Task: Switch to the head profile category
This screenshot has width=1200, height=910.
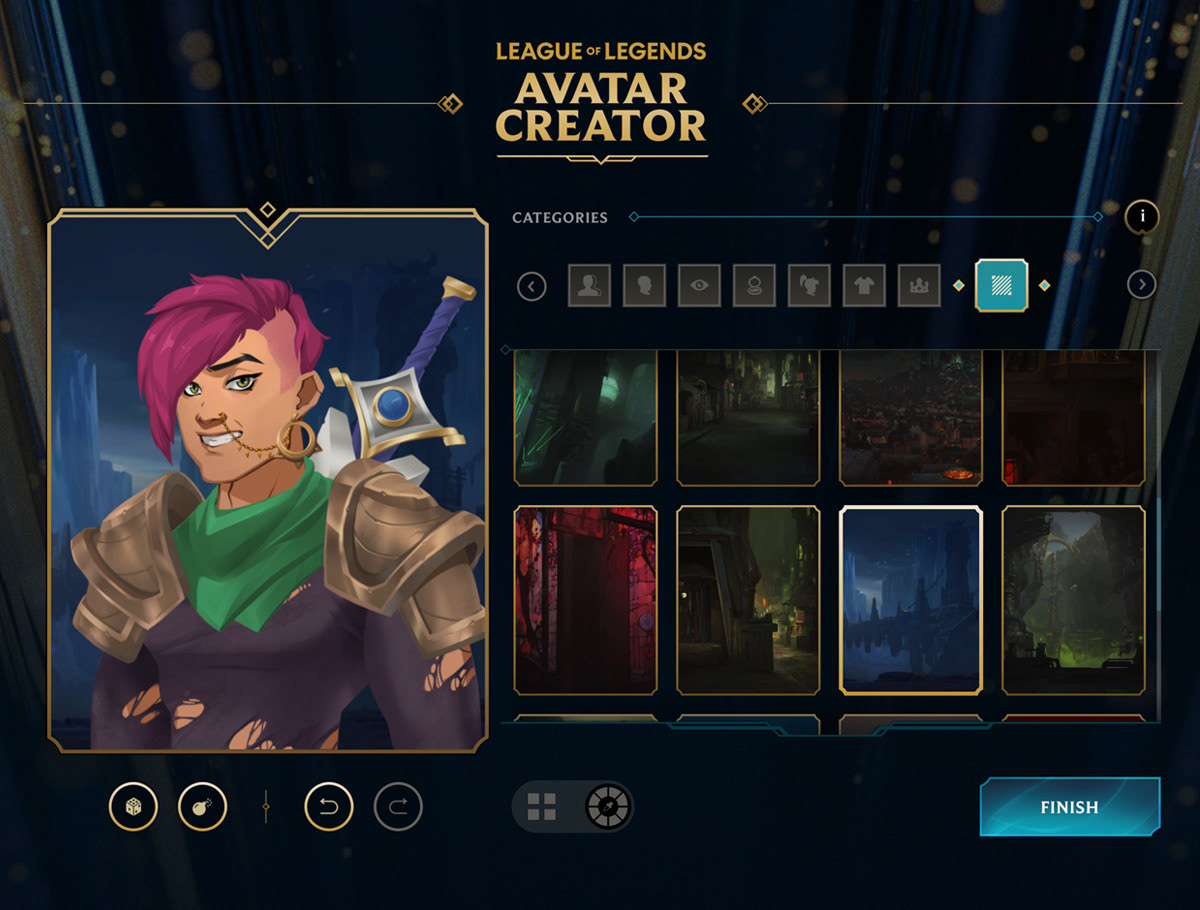Action: tap(644, 286)
